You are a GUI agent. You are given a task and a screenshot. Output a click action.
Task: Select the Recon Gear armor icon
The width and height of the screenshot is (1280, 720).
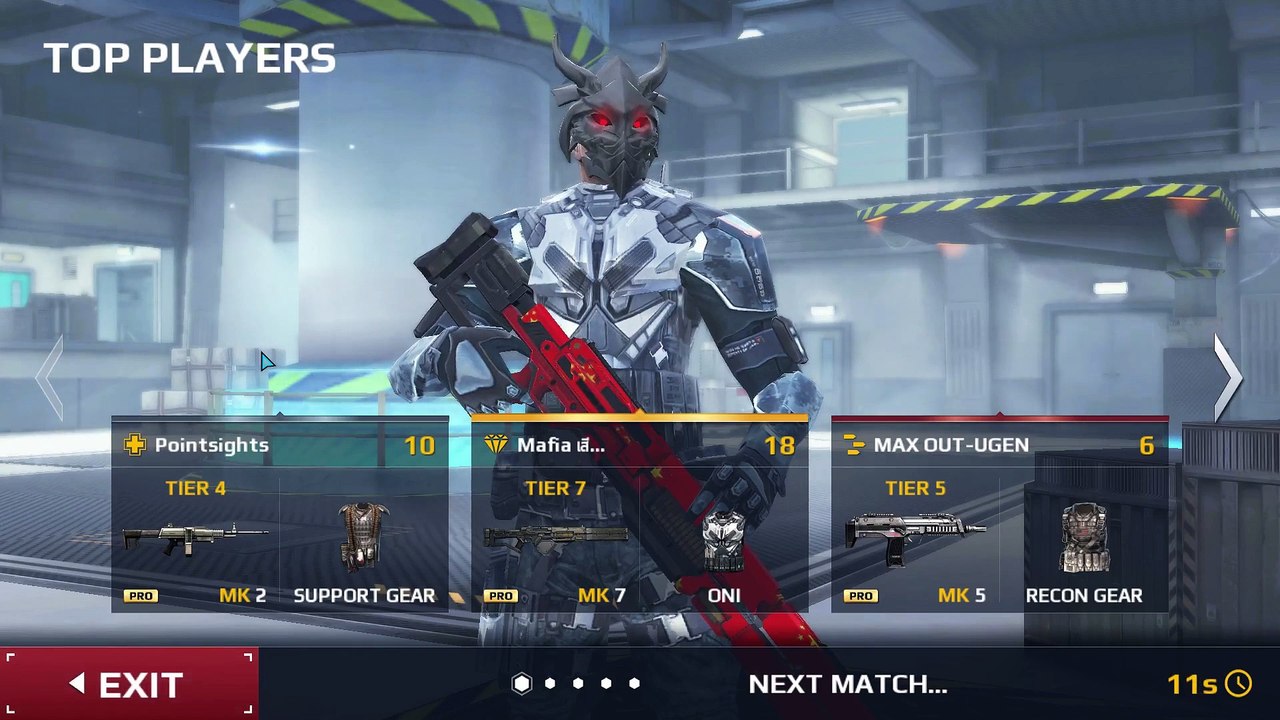pyautogui.click(x=1084, y=538)
